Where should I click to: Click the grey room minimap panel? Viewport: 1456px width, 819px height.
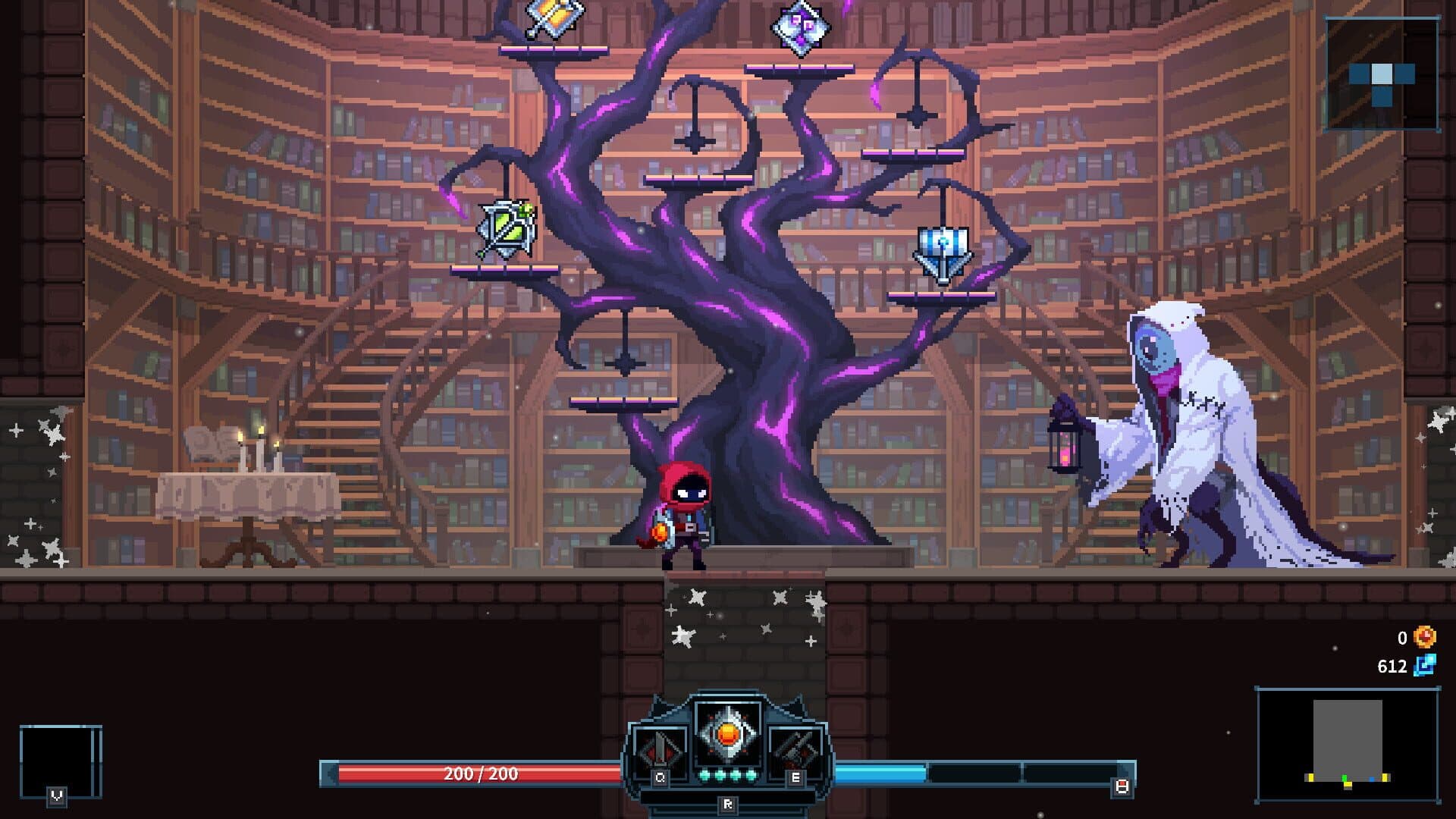[1347, 744]
